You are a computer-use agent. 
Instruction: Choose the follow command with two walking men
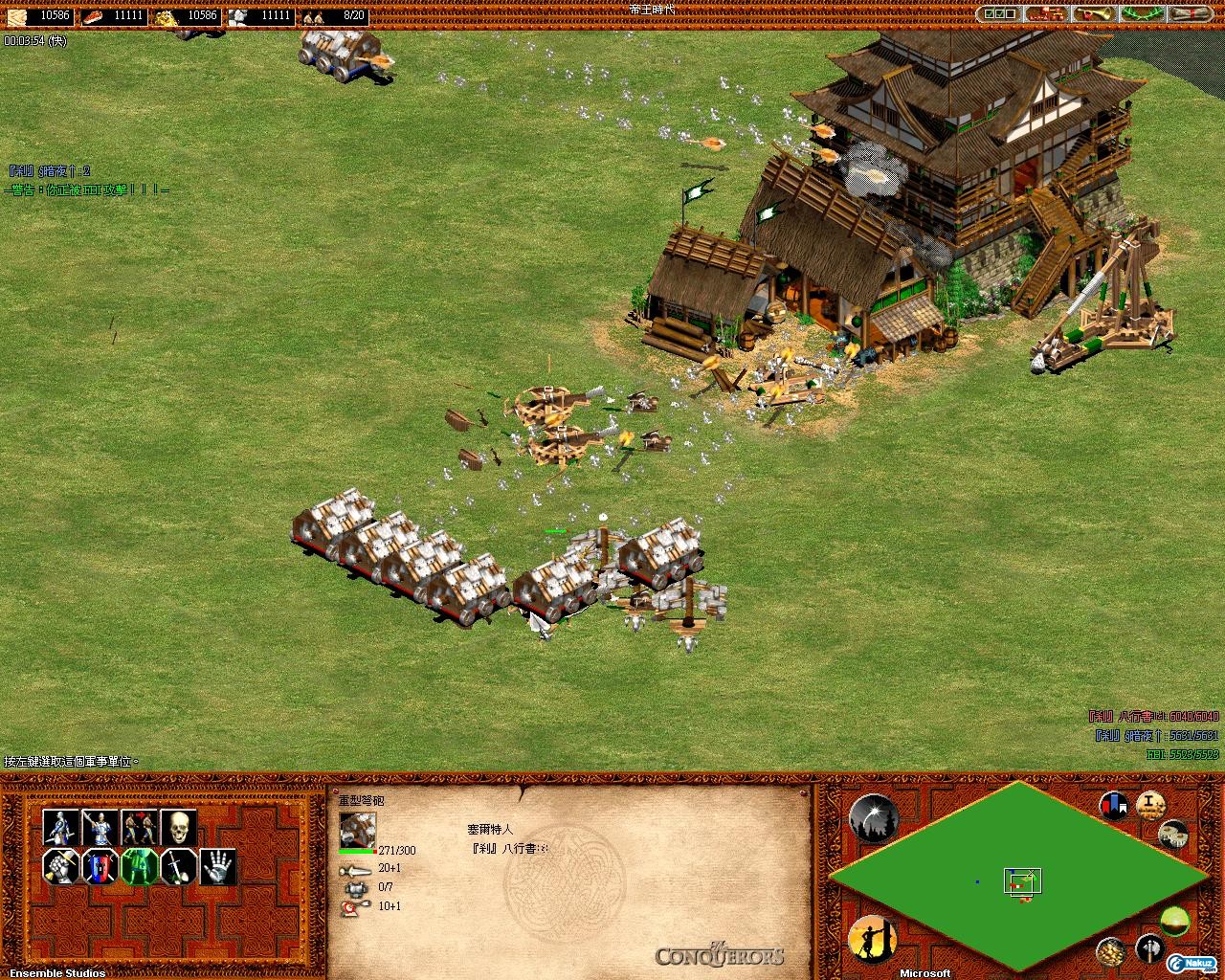pos(140,827)
